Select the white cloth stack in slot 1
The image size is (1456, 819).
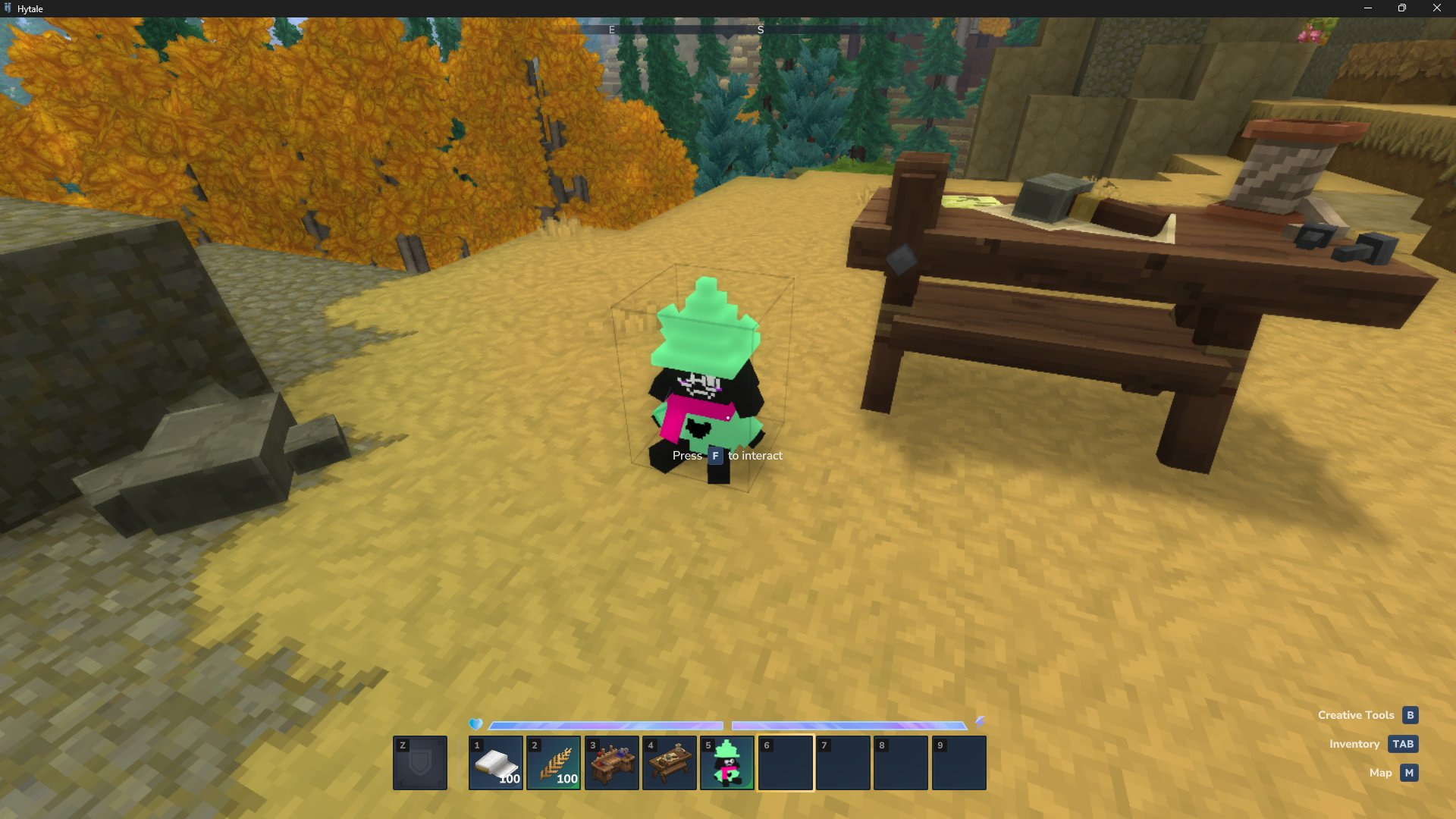(x=496, y=763)
